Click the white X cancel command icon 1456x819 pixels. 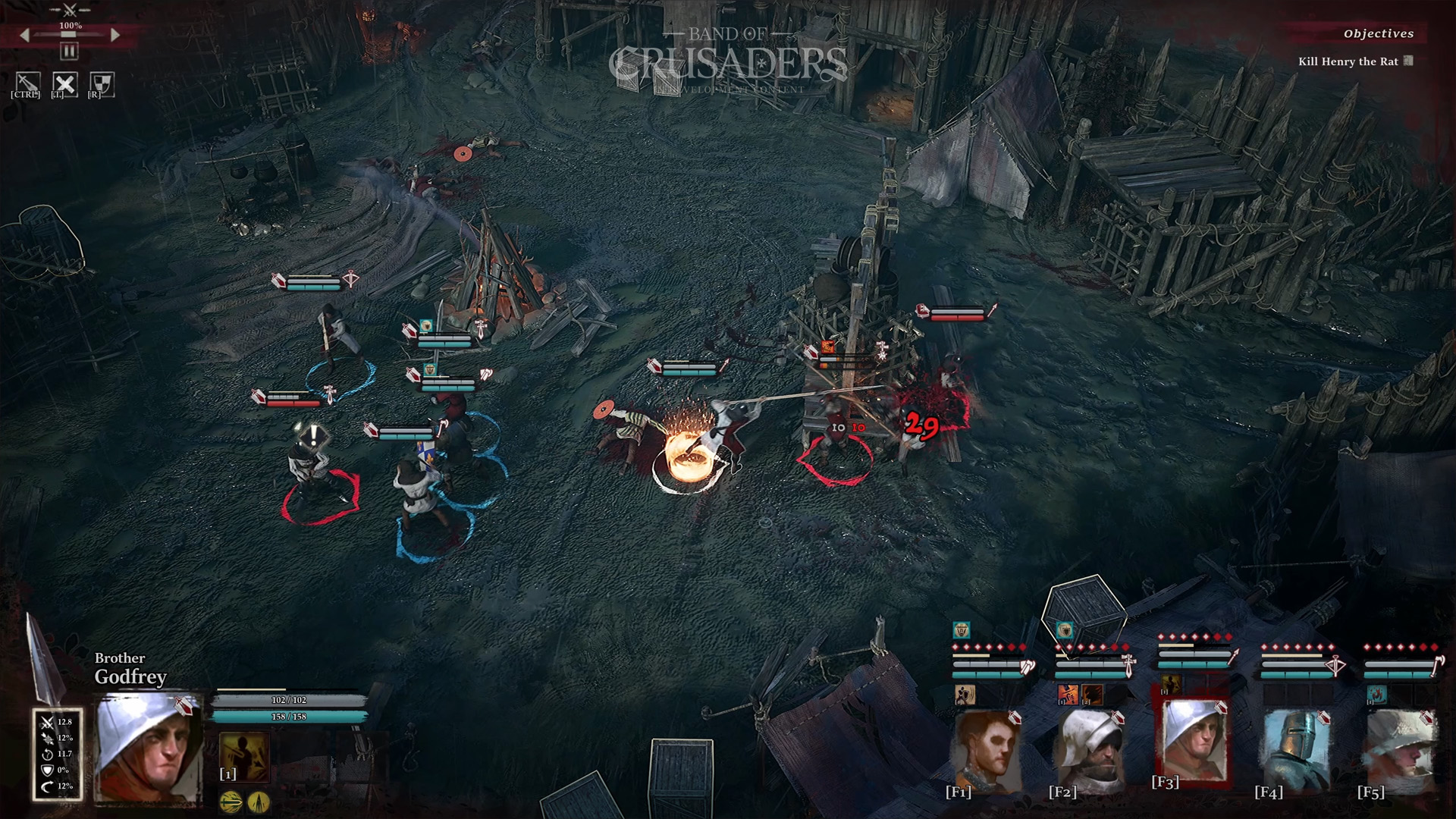64,83
